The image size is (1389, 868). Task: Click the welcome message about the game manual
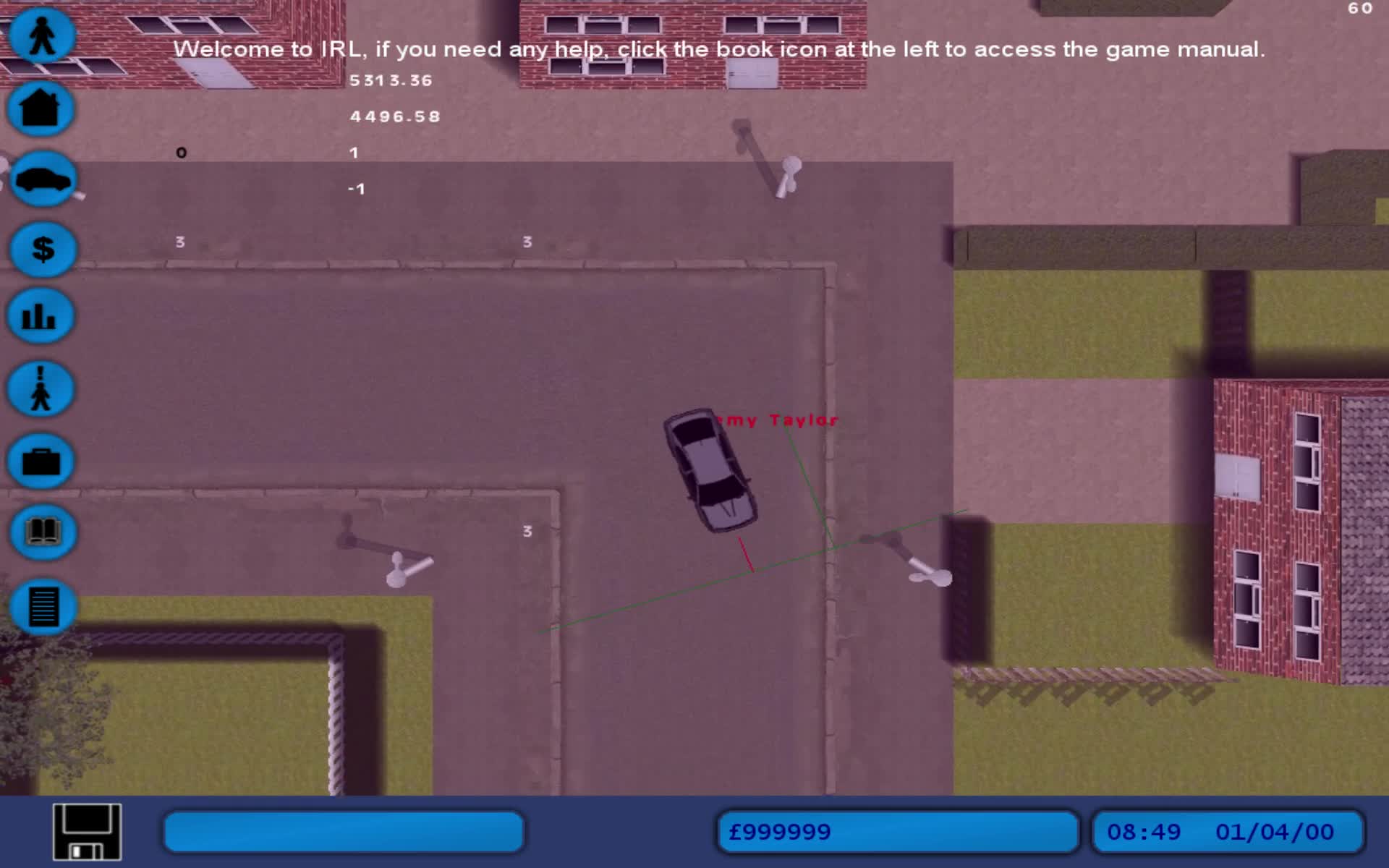pyautogui.click(x=719, y=49)
